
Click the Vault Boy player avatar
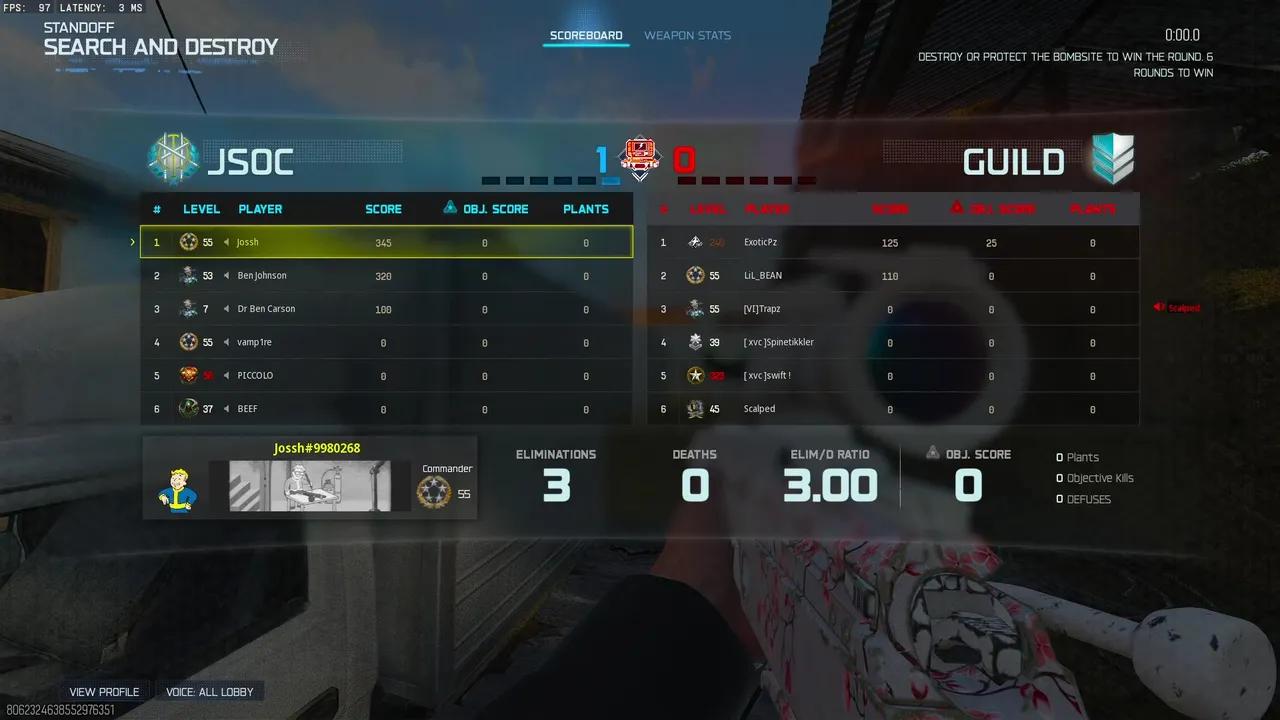coord(177,487)
